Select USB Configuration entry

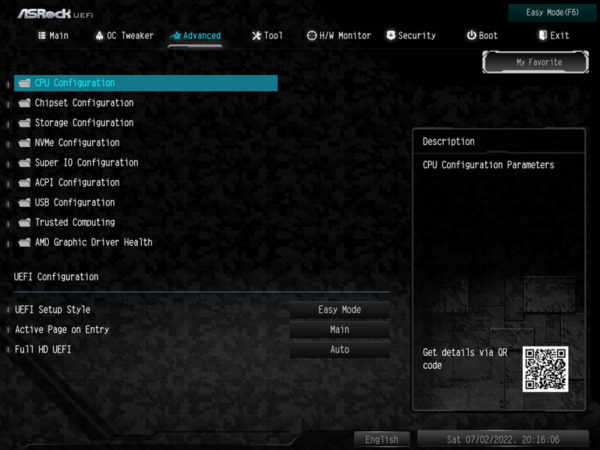tap(75, 203)
